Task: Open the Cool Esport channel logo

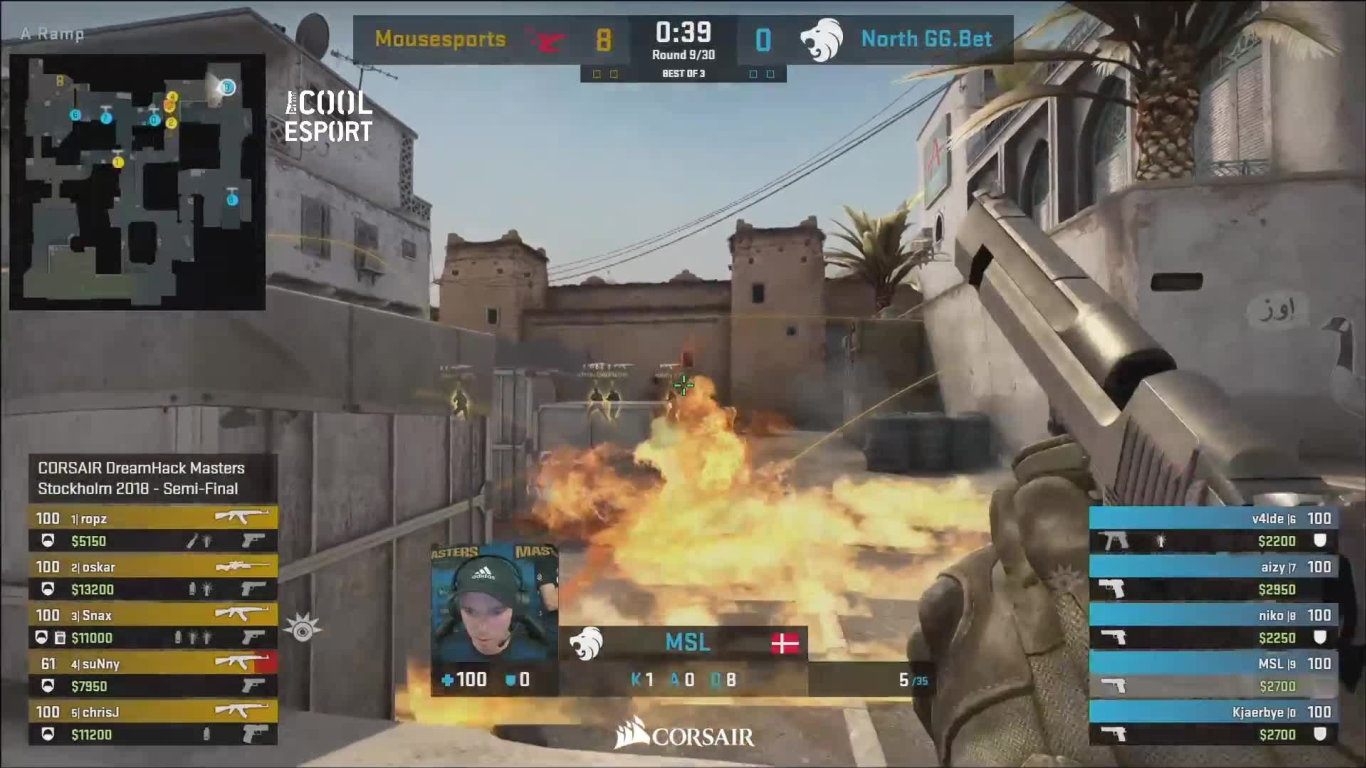Action: [328, 116]
